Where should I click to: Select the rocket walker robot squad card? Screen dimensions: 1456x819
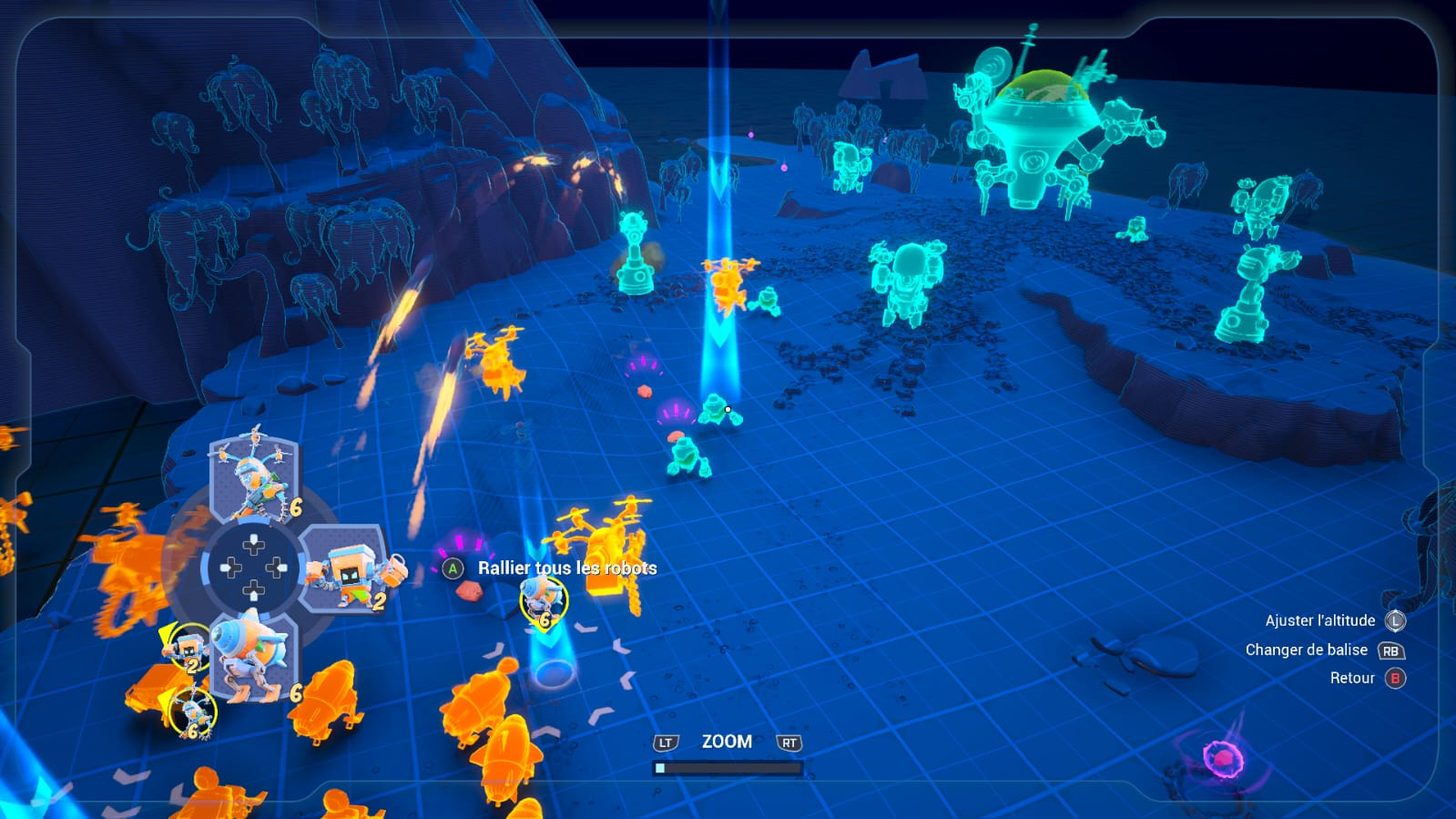click(254, 655)
